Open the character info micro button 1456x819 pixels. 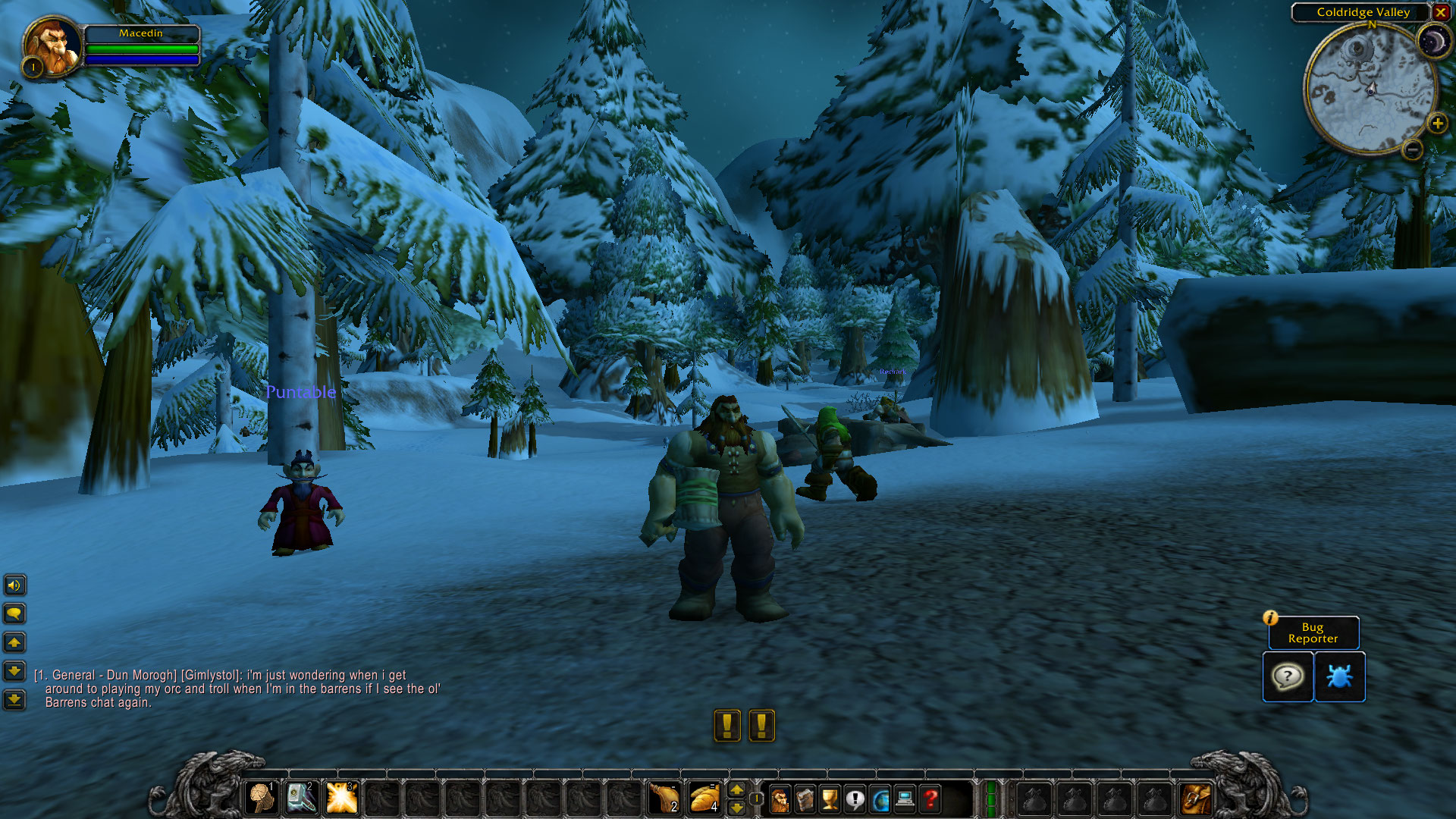click(x=780, y=799)
